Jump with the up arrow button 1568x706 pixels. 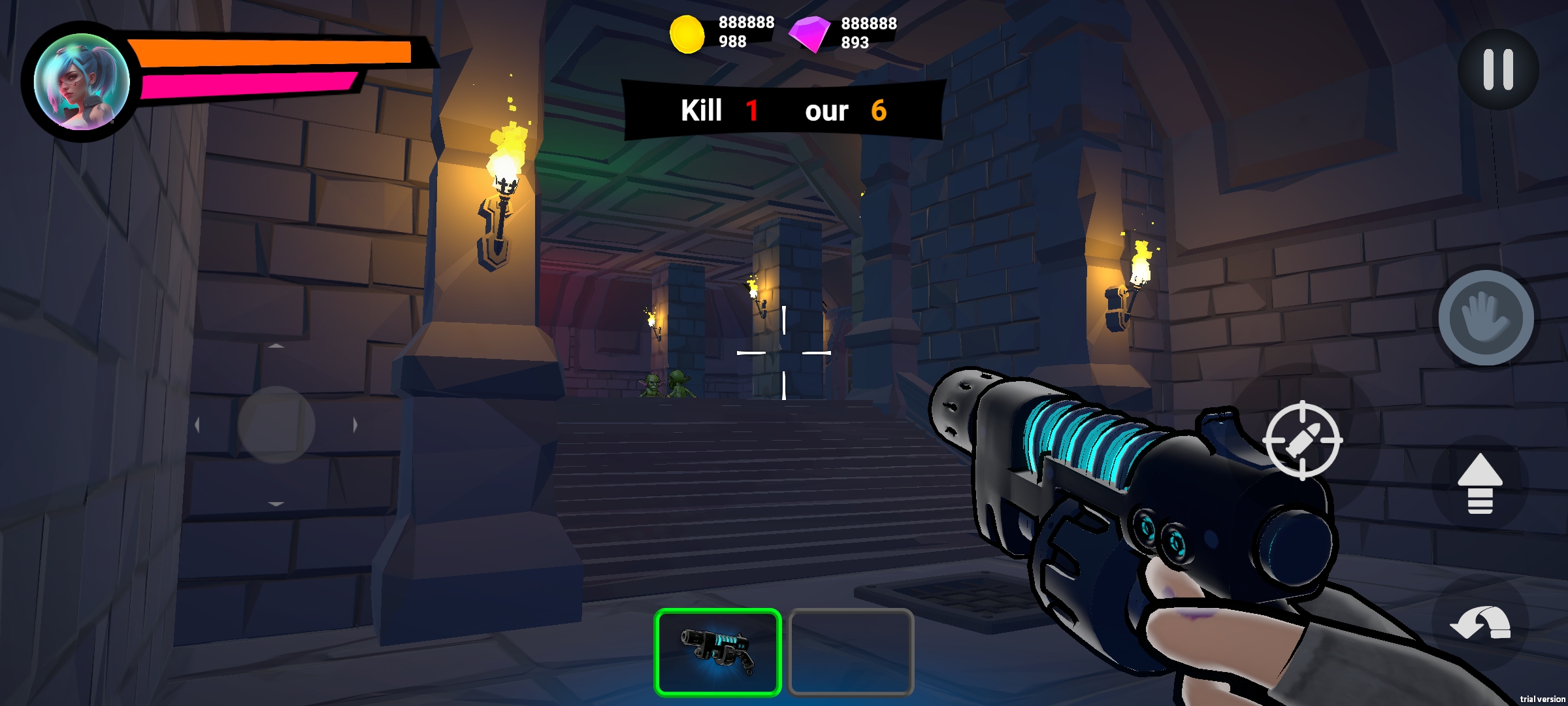[1480, 484]
